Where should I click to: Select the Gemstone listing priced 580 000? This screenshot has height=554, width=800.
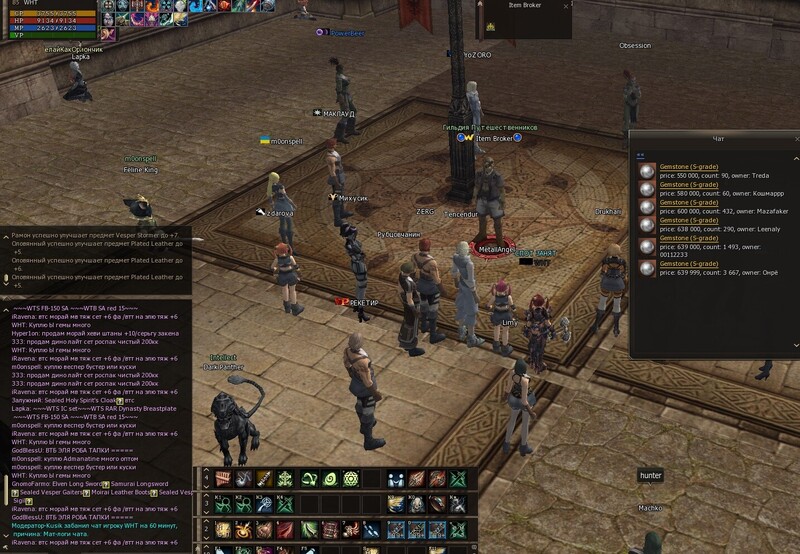688,186
